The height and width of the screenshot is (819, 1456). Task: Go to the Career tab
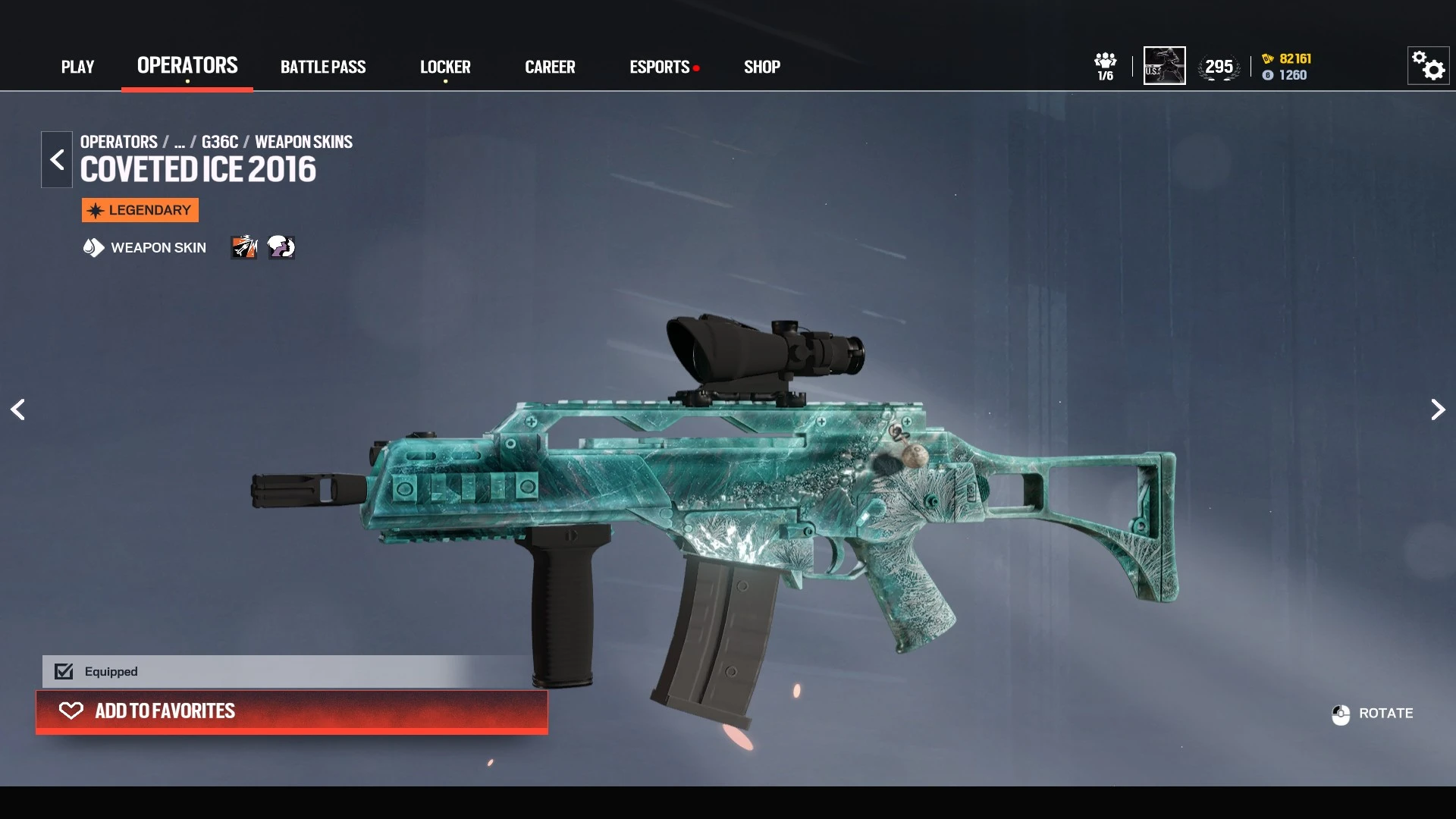[x=550, y=67]
